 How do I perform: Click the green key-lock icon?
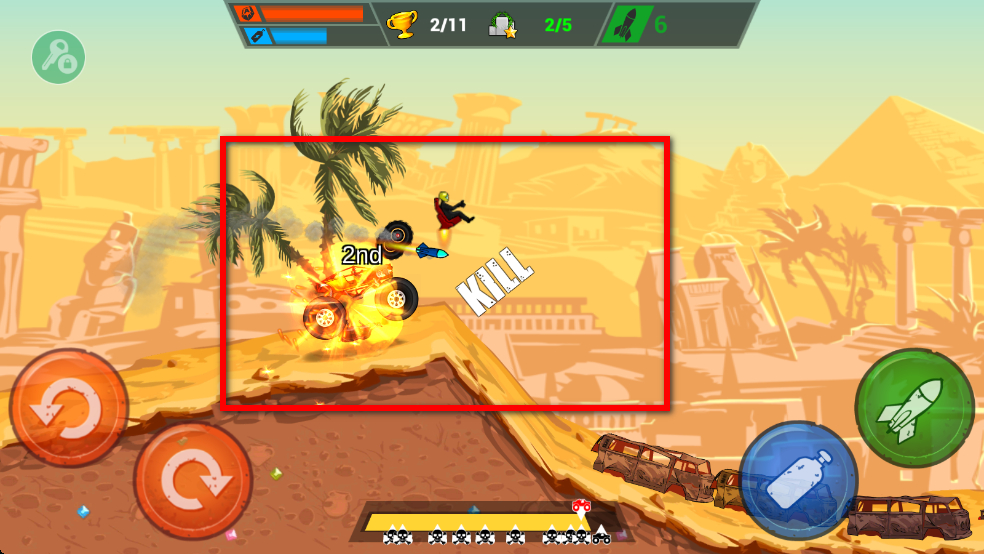58,57
